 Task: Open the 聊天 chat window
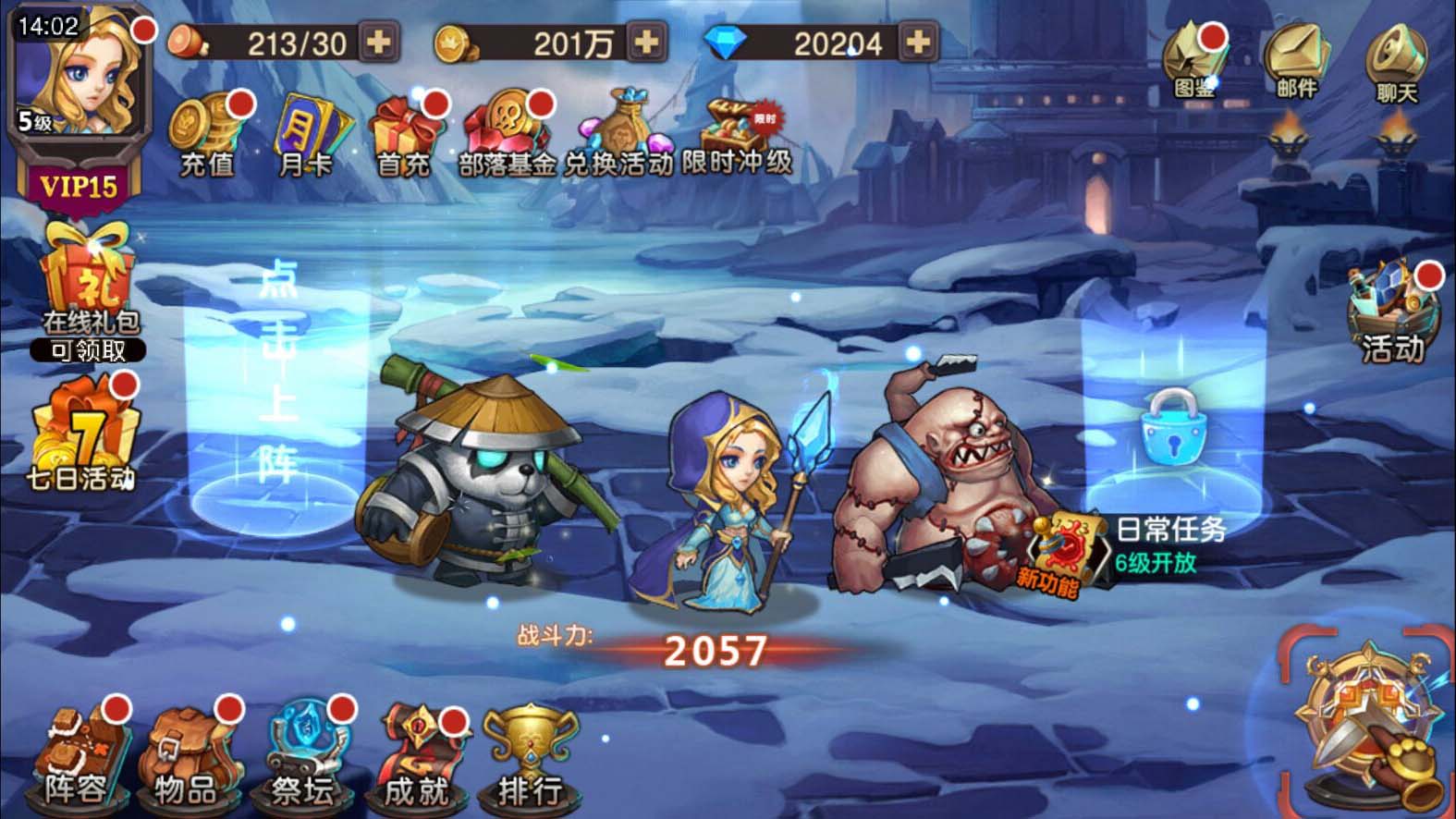[x=1397, y=65]
